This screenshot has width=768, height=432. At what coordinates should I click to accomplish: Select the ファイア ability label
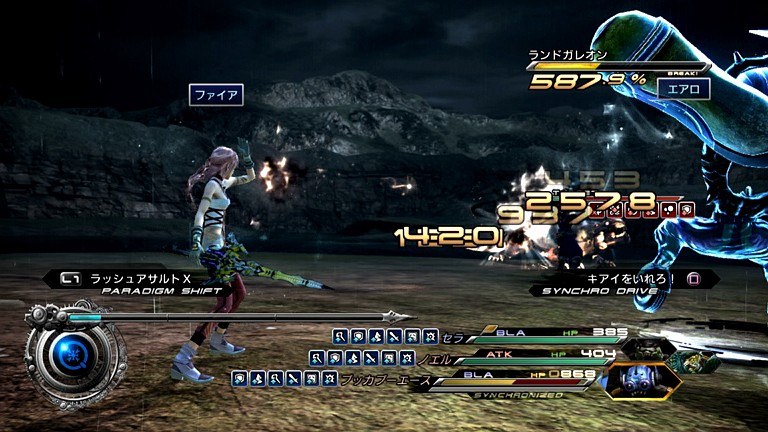tap(216, 95)
